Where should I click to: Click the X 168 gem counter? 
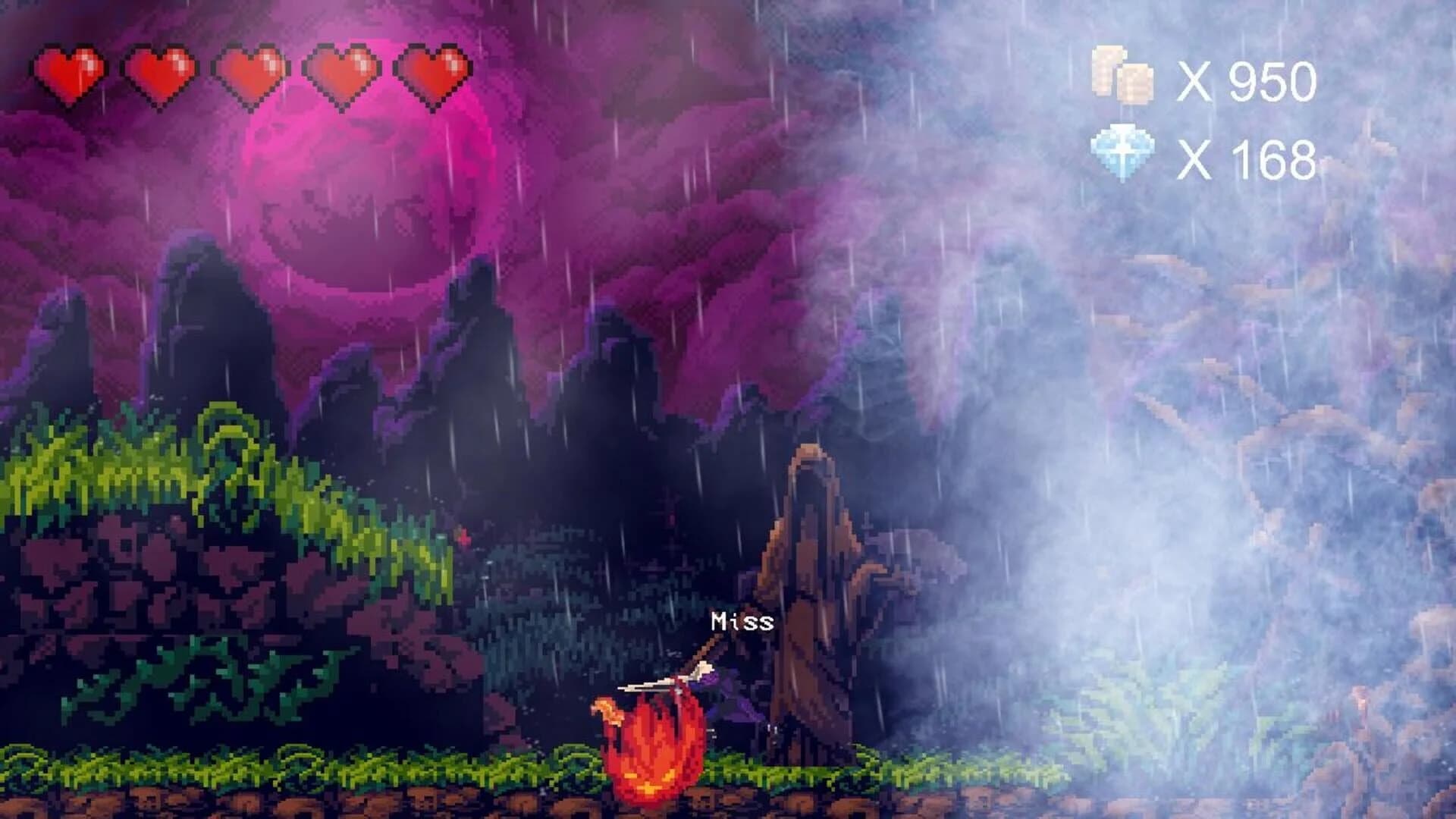coord(1247,159)
